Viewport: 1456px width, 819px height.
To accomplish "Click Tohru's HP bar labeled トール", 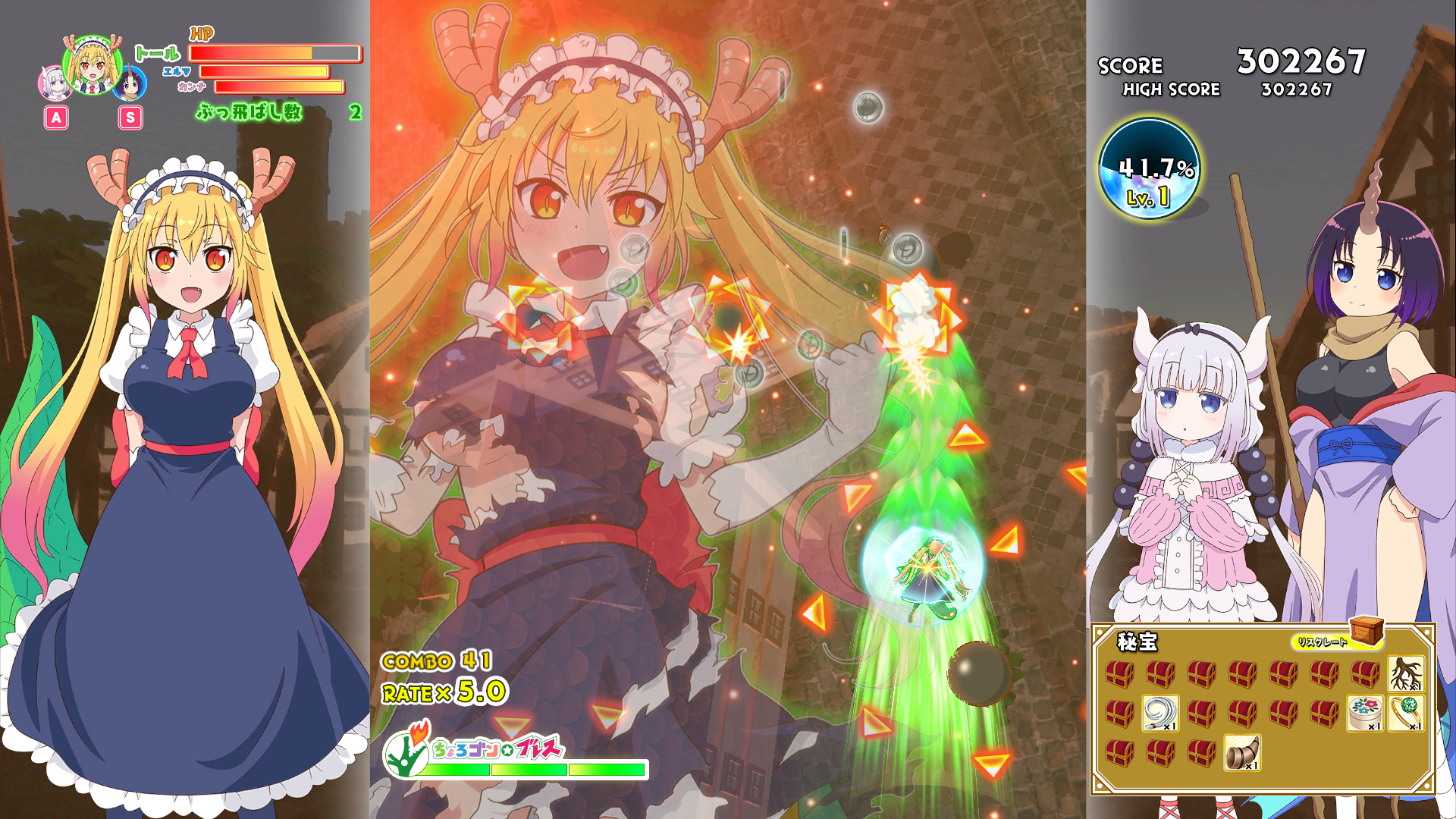I will point(276,54).
